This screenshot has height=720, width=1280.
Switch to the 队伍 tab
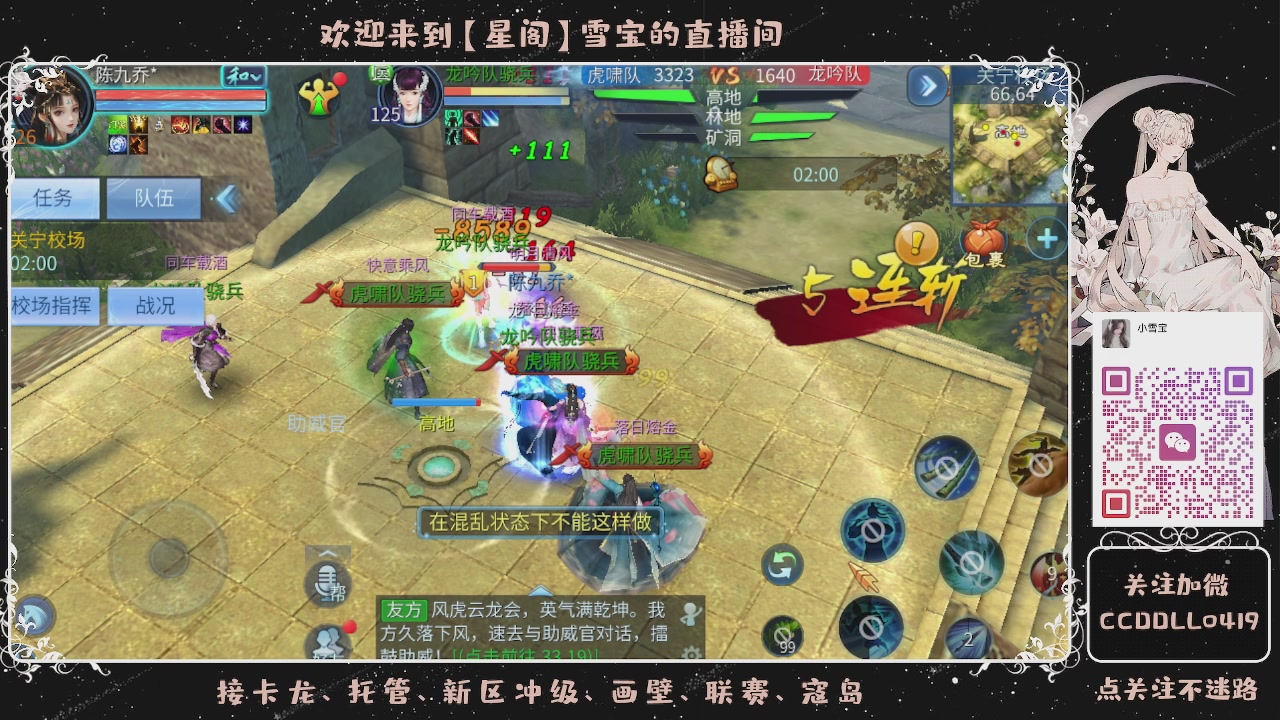pyautogui.click(x=152, y=198)
